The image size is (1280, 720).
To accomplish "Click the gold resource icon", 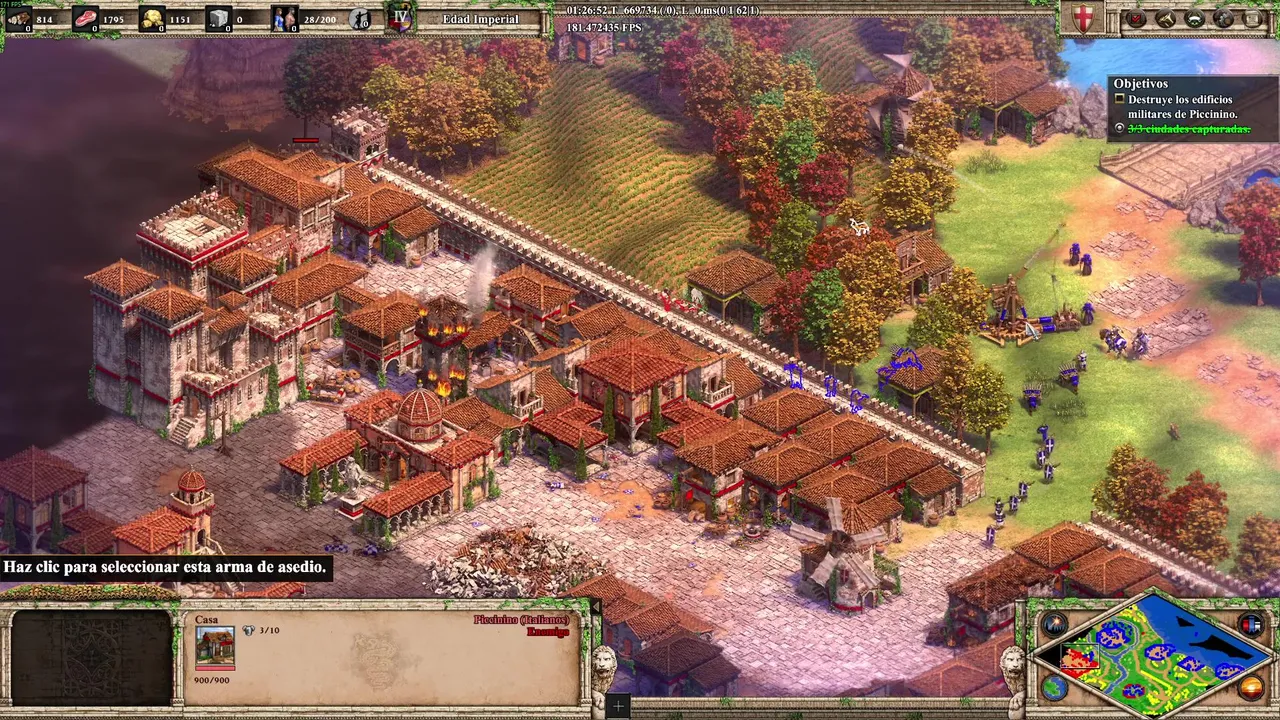I will 152,18.
